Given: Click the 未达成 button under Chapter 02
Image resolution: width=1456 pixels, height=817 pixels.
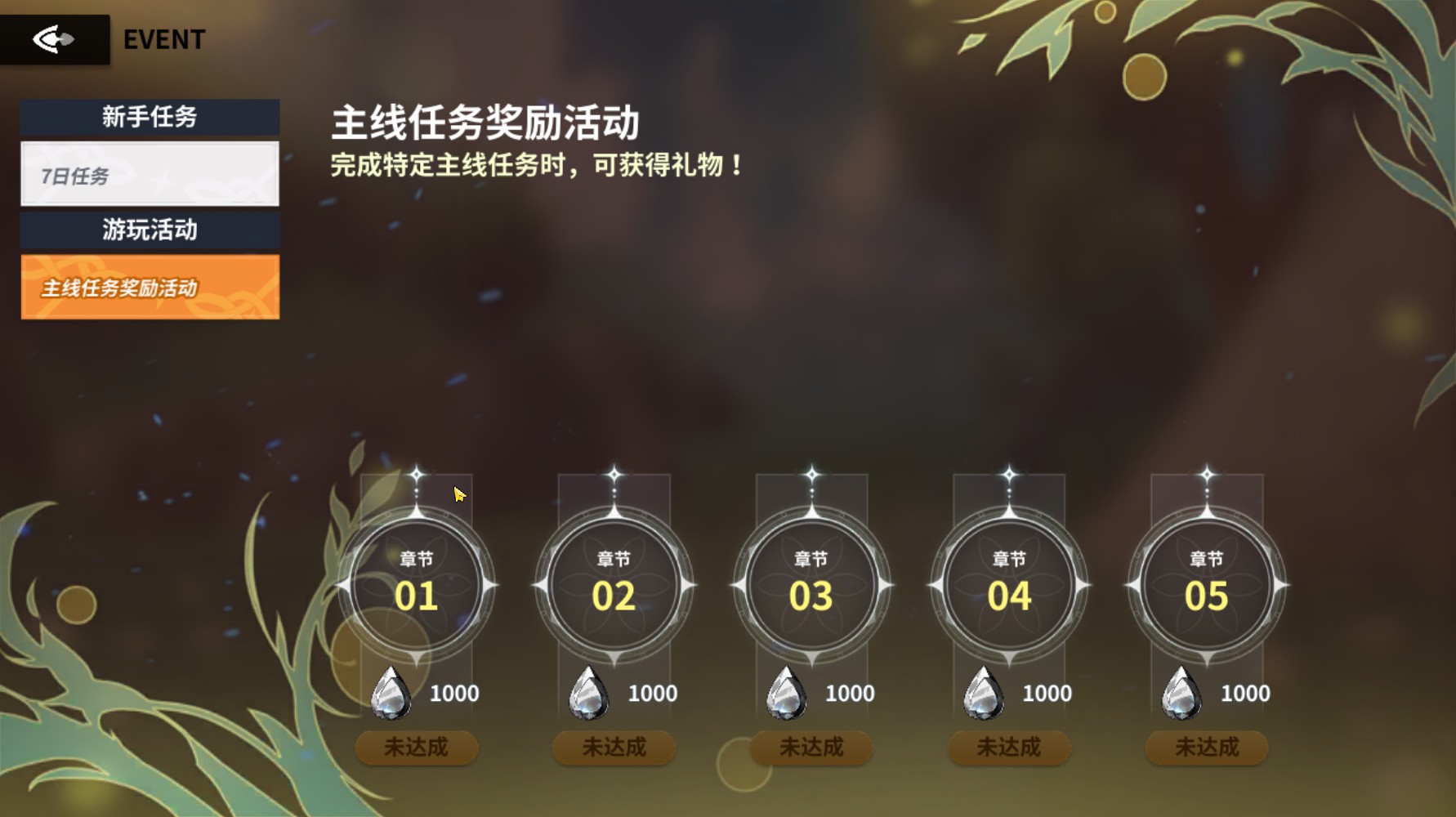Looking at the screenshot, I should (x=614, y=747).
